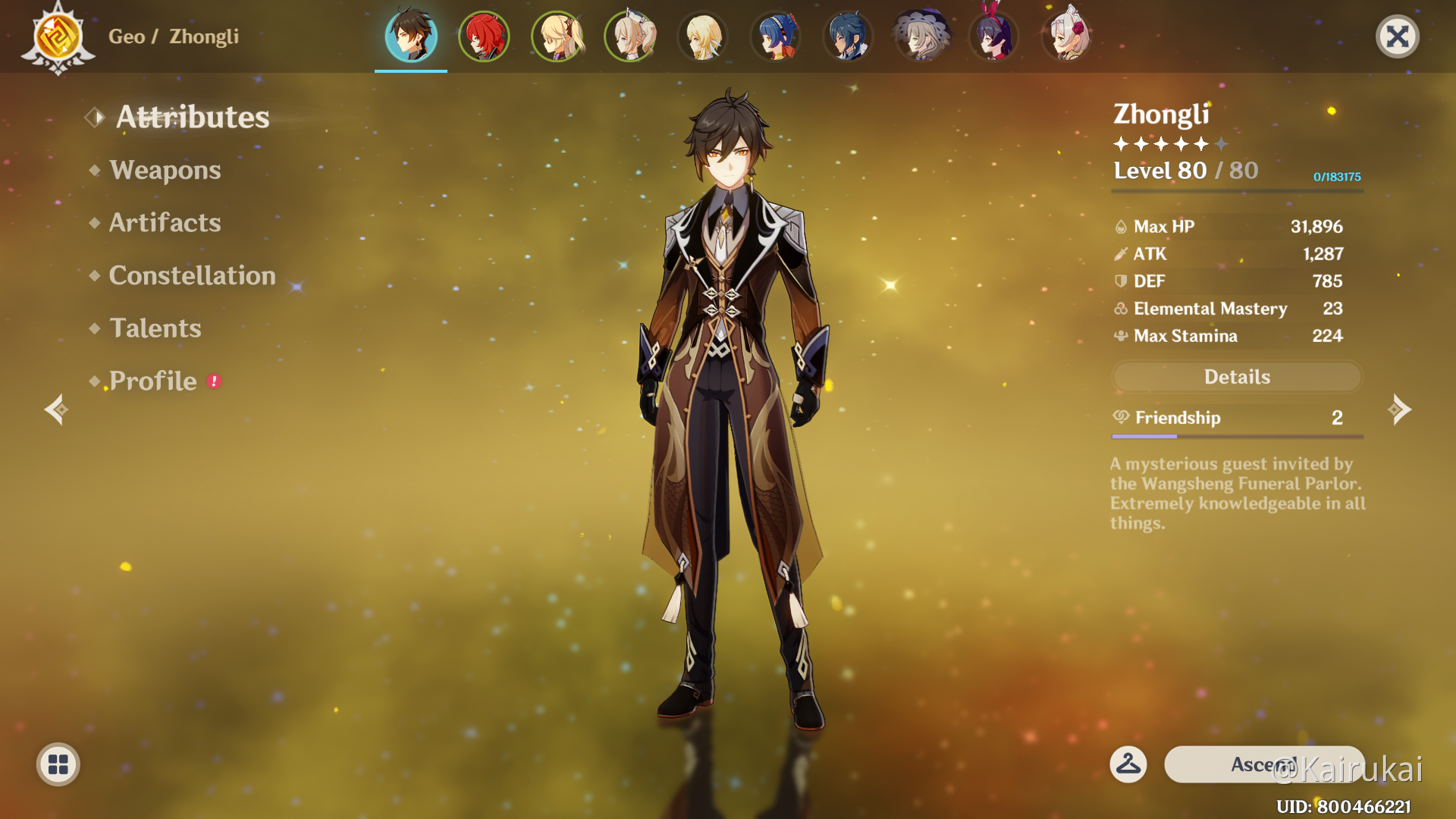
Task: Click the Ascend button
Action: click(x=1263, y=764)
